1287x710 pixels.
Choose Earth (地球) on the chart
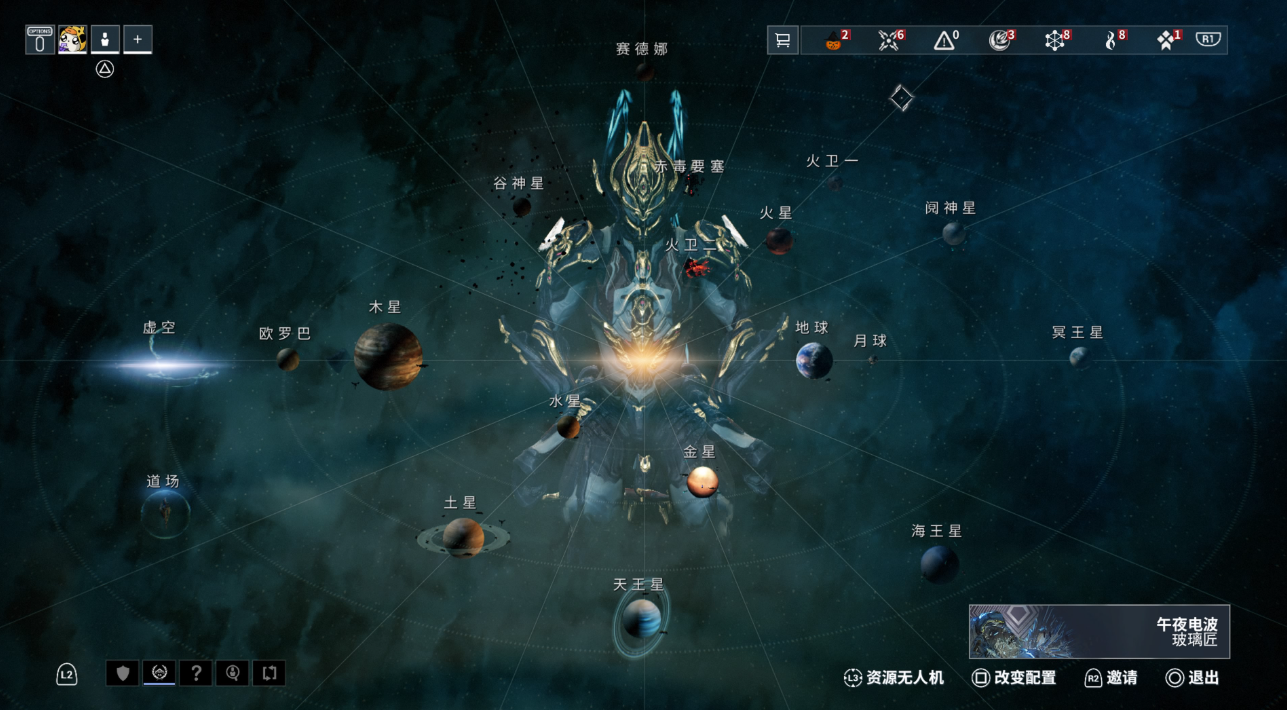[x=814, y=360]
